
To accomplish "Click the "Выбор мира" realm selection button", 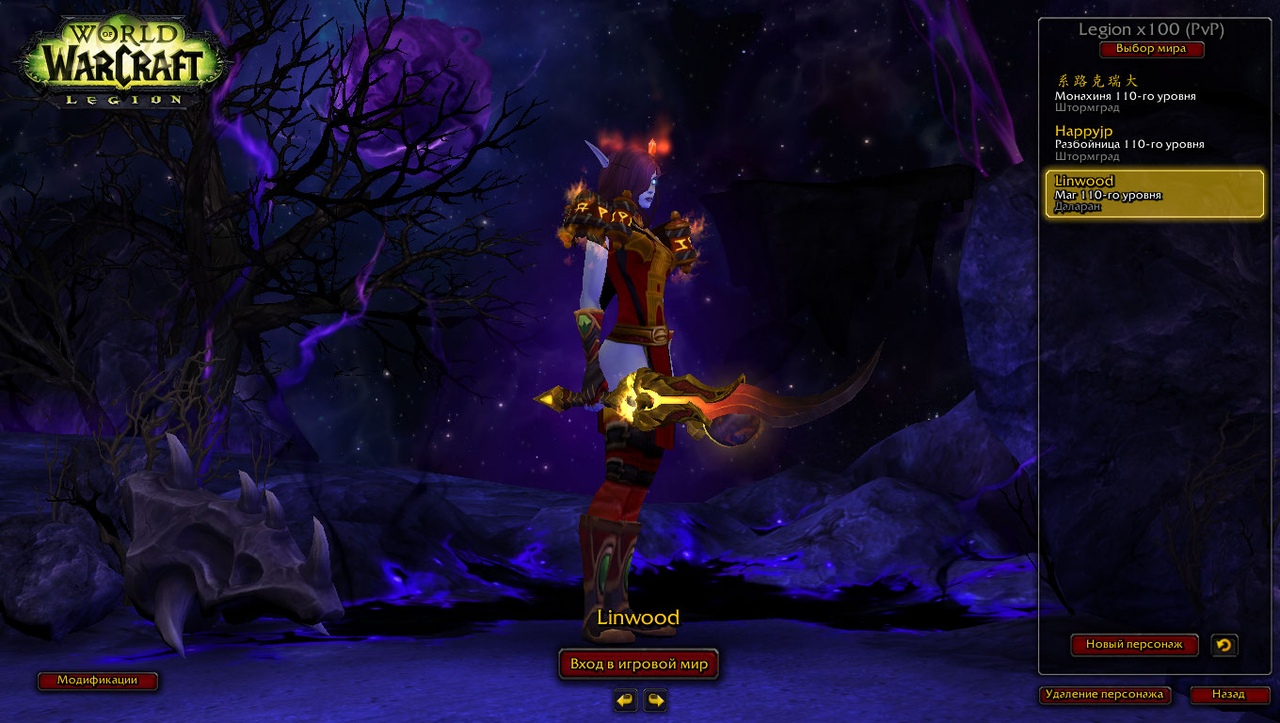I will pyautogui.click(x=1151, y=49).
